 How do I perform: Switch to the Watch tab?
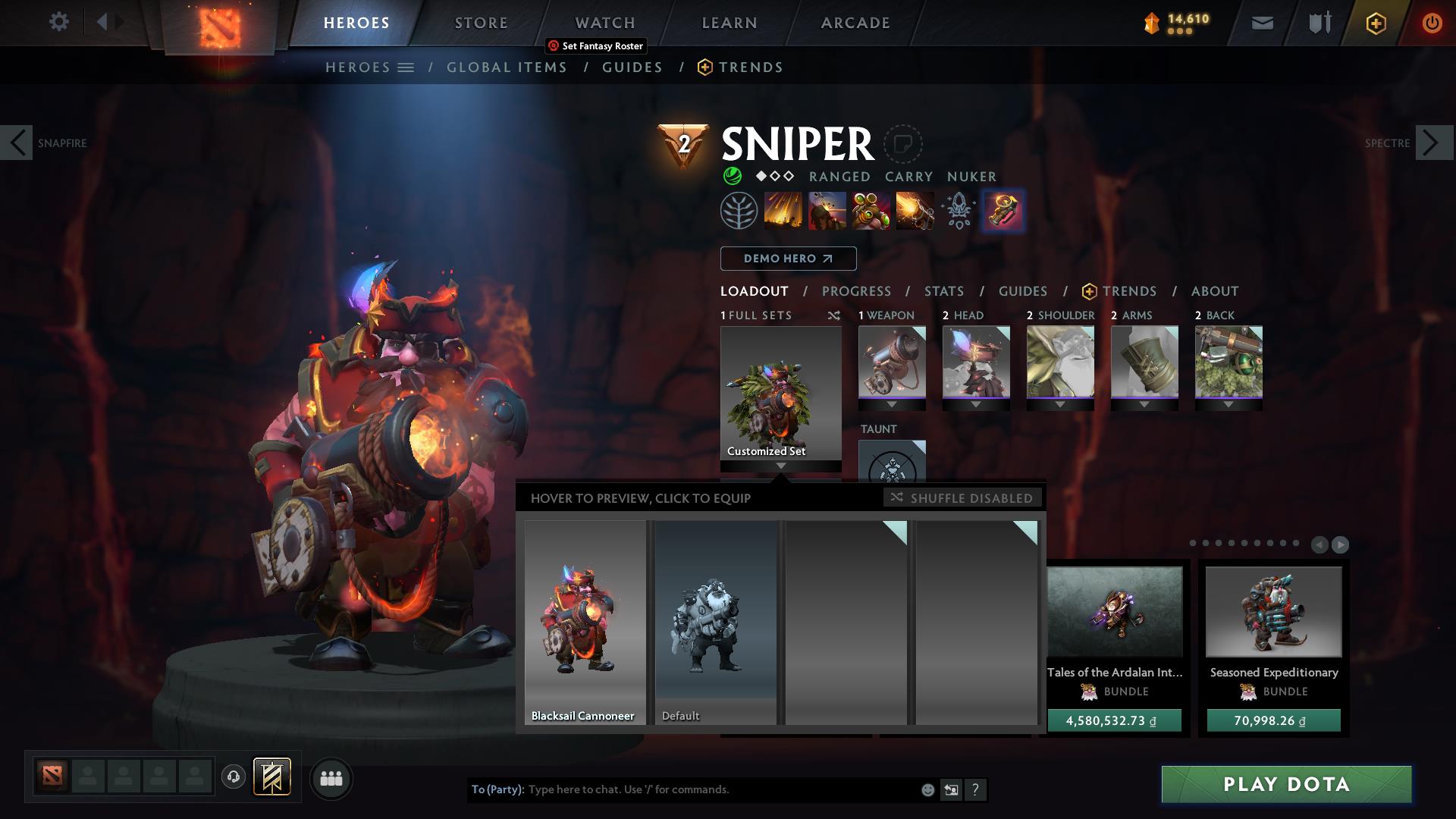[x=605, y=23]
